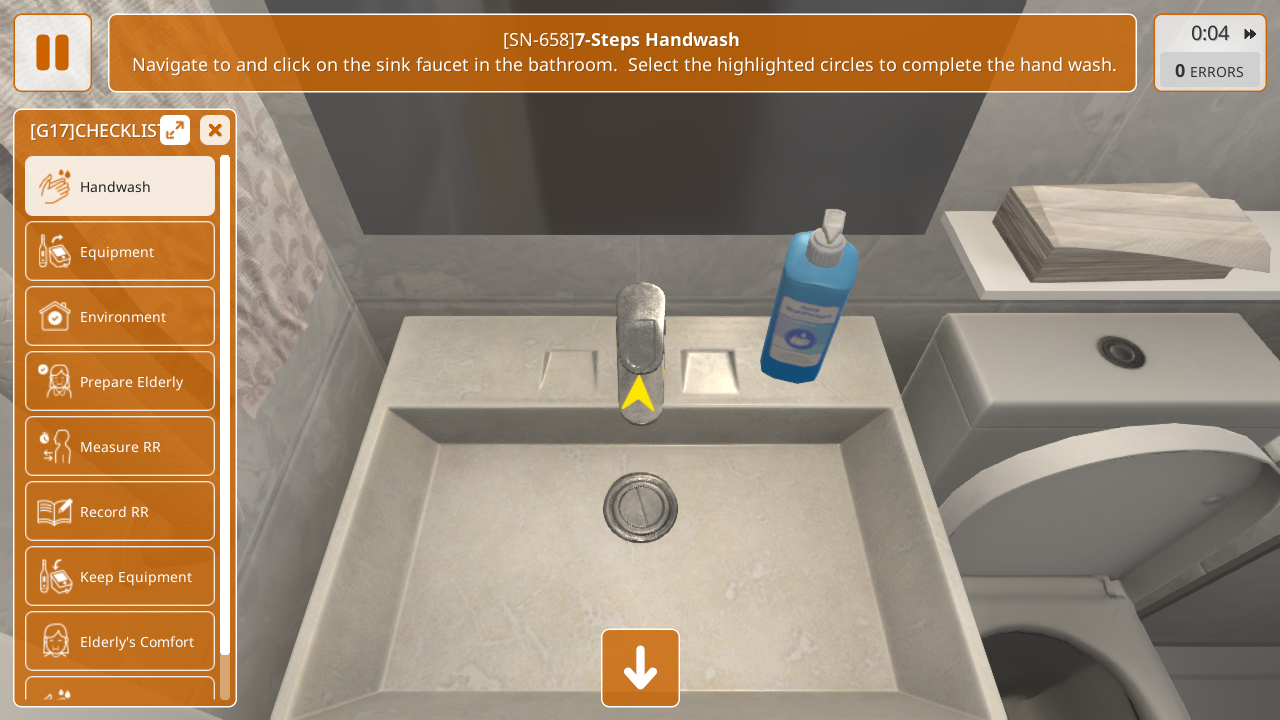The height and width of the screenshot is (720, 1280).
Task: Select the Handwash checklist step
Action: click(x=120, y=186)
